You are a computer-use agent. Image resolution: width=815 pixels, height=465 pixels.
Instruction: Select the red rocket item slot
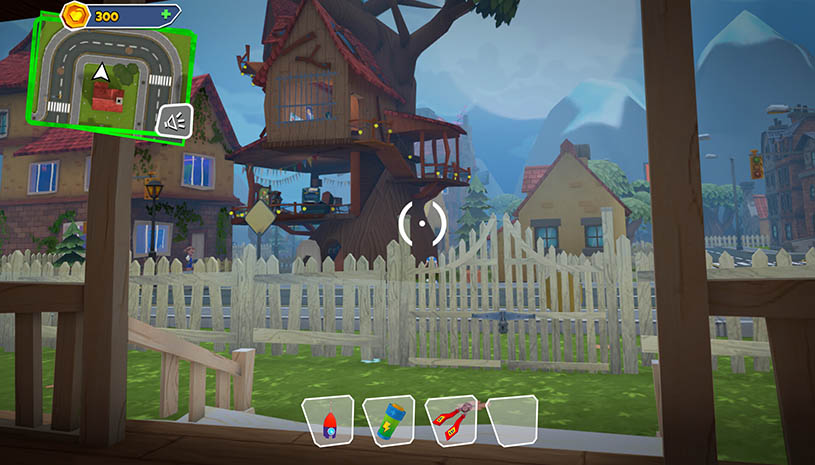(328, 420)
